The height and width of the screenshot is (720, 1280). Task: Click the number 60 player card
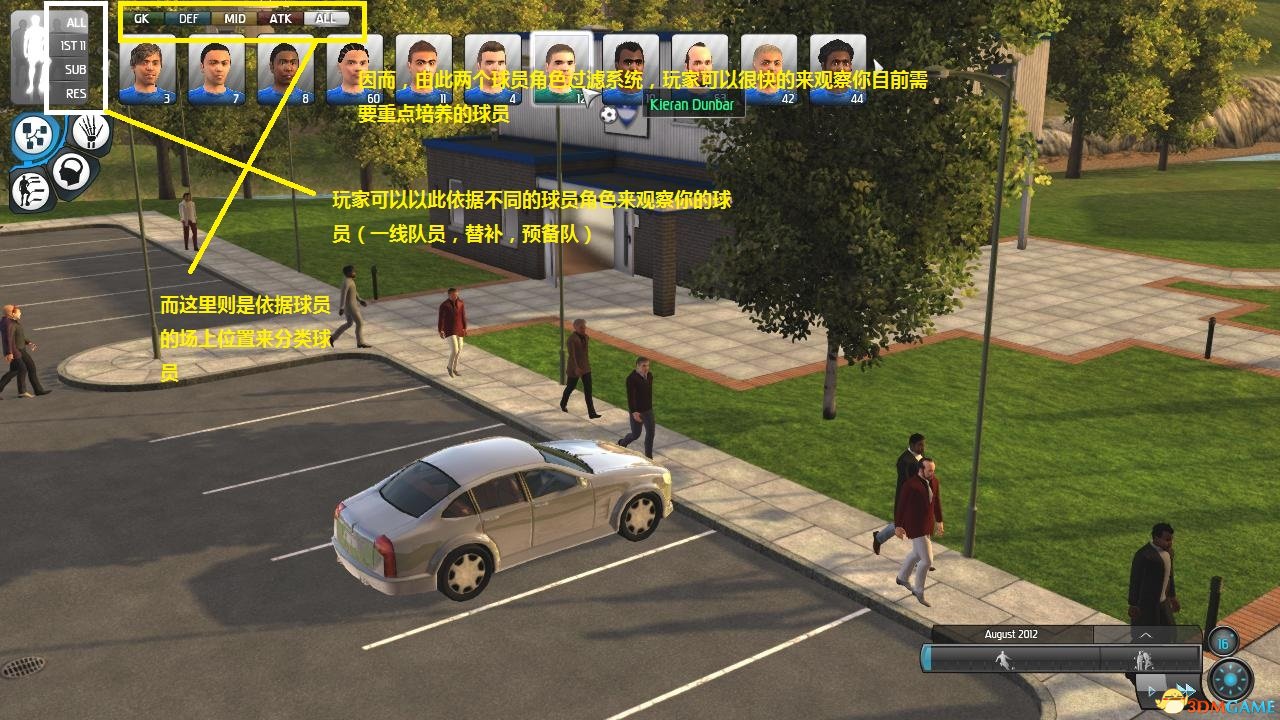pyautogui.click(x=355, y=69)
